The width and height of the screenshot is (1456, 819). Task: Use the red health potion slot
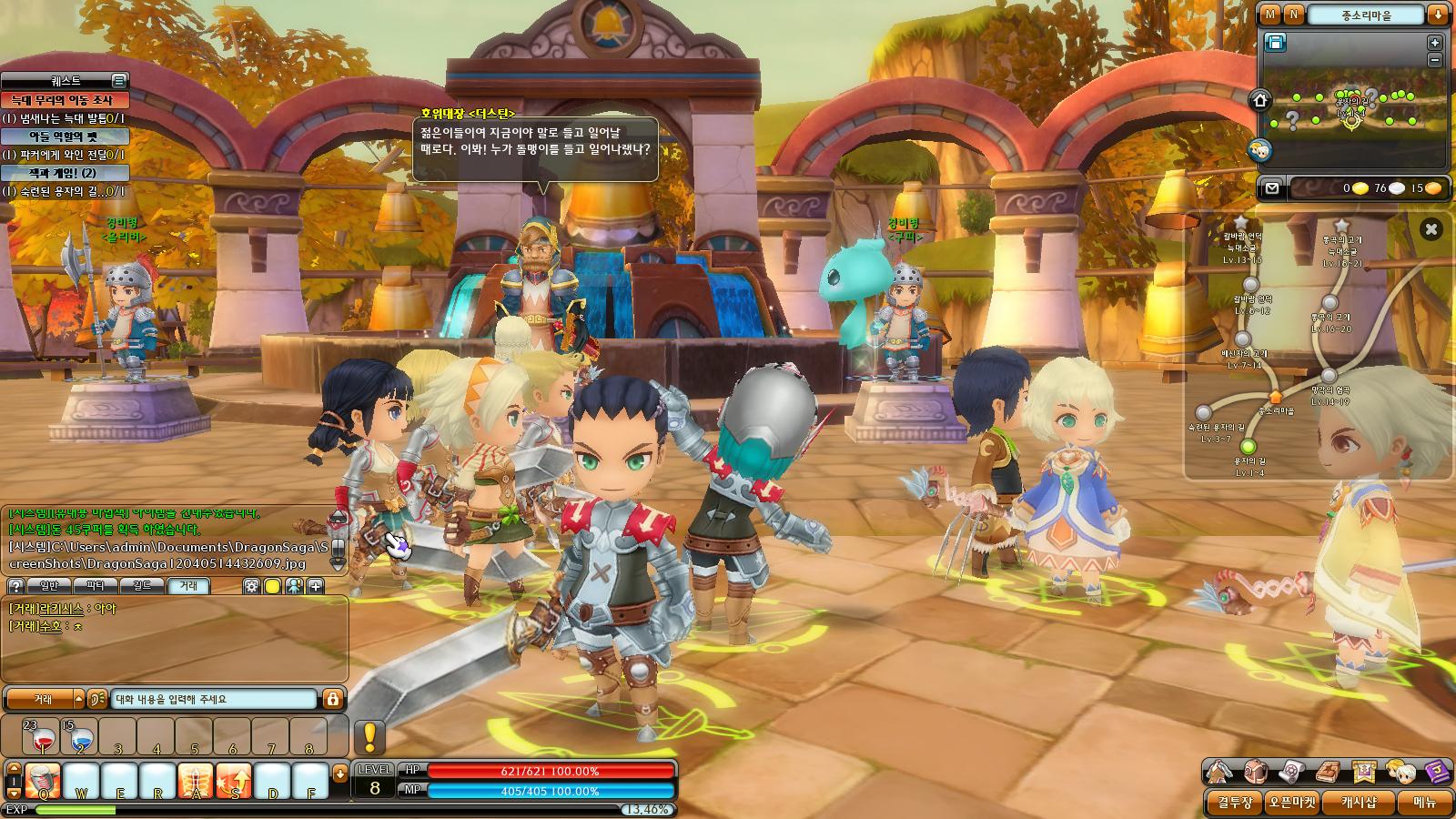pos(41,738)
